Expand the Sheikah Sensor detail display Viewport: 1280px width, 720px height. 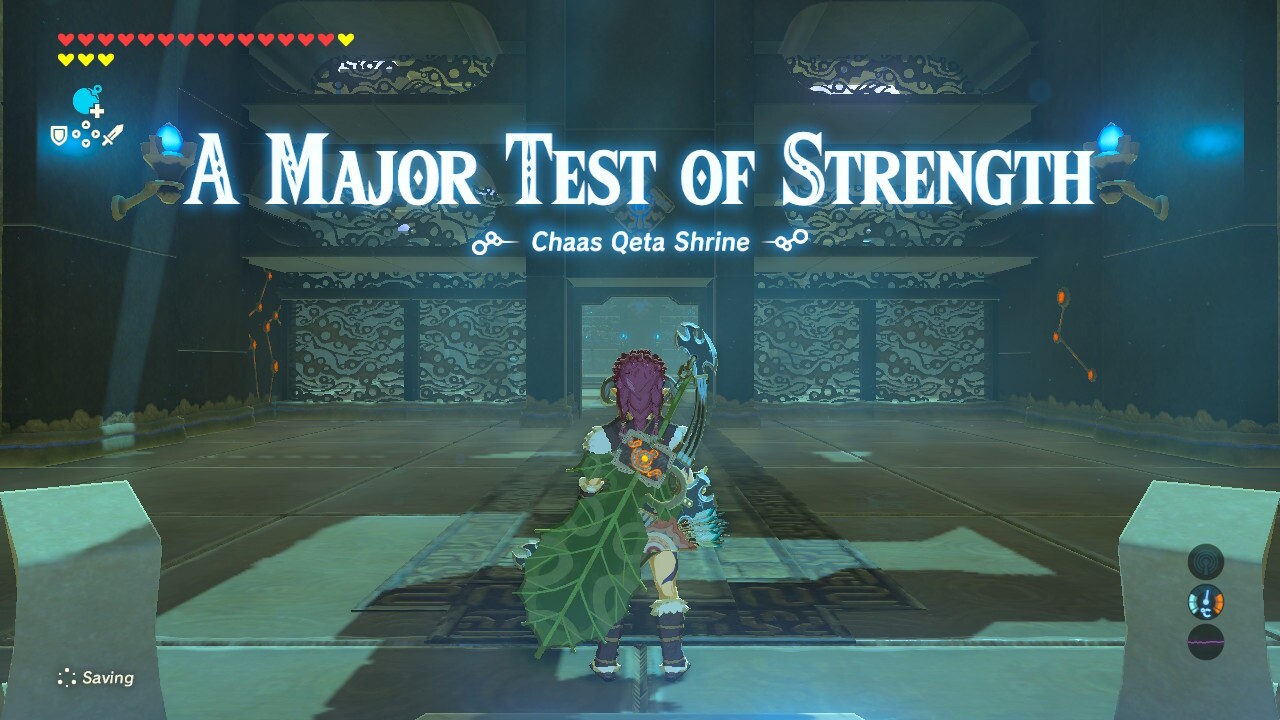pos(1205,561)
